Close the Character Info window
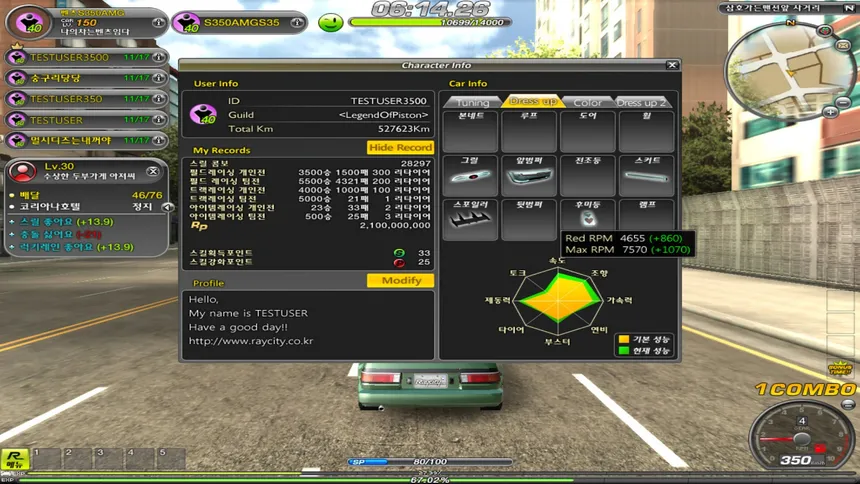 click(673, 66)
